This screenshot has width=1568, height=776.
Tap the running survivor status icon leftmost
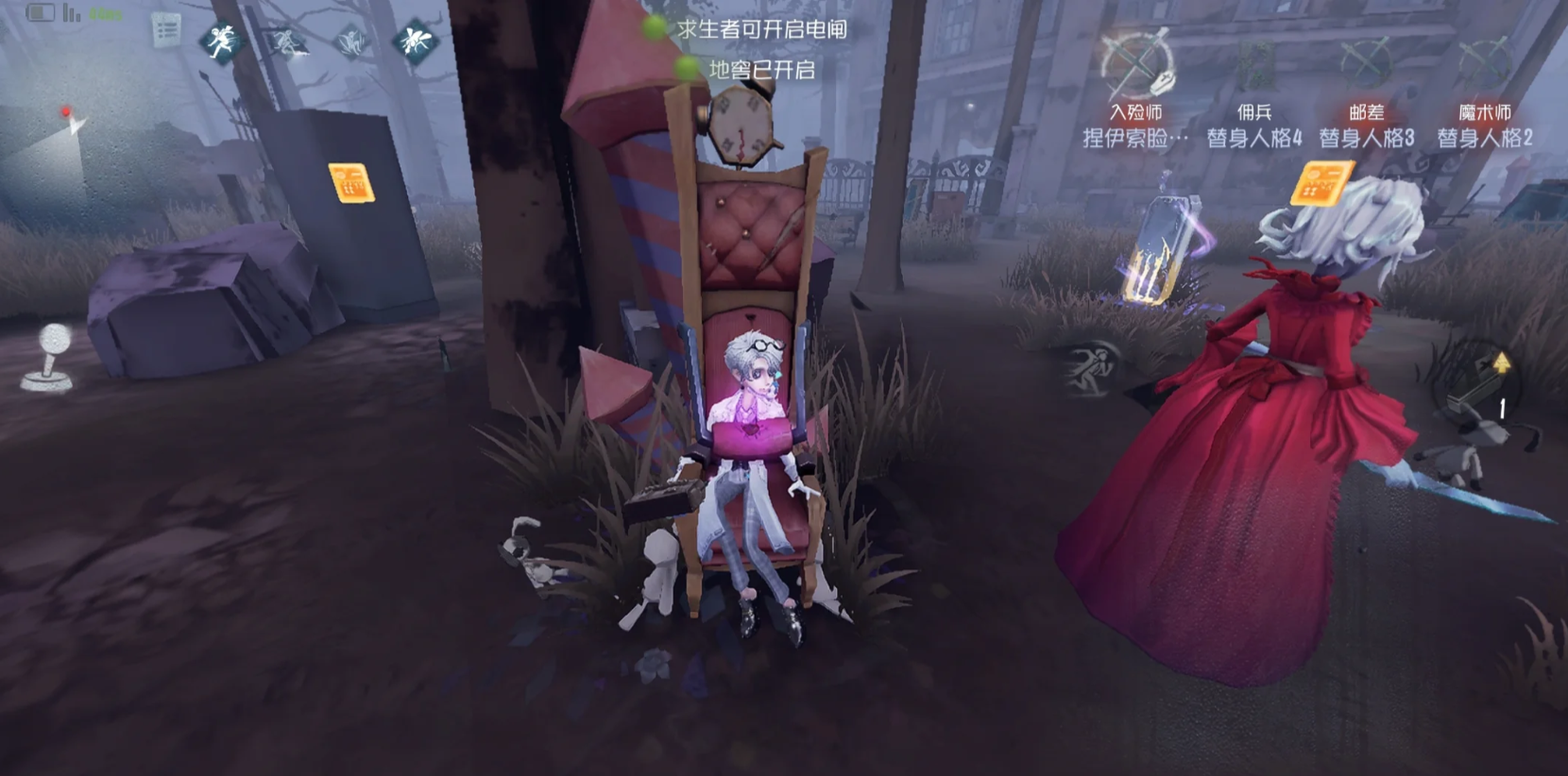click(x=219, y=42)
